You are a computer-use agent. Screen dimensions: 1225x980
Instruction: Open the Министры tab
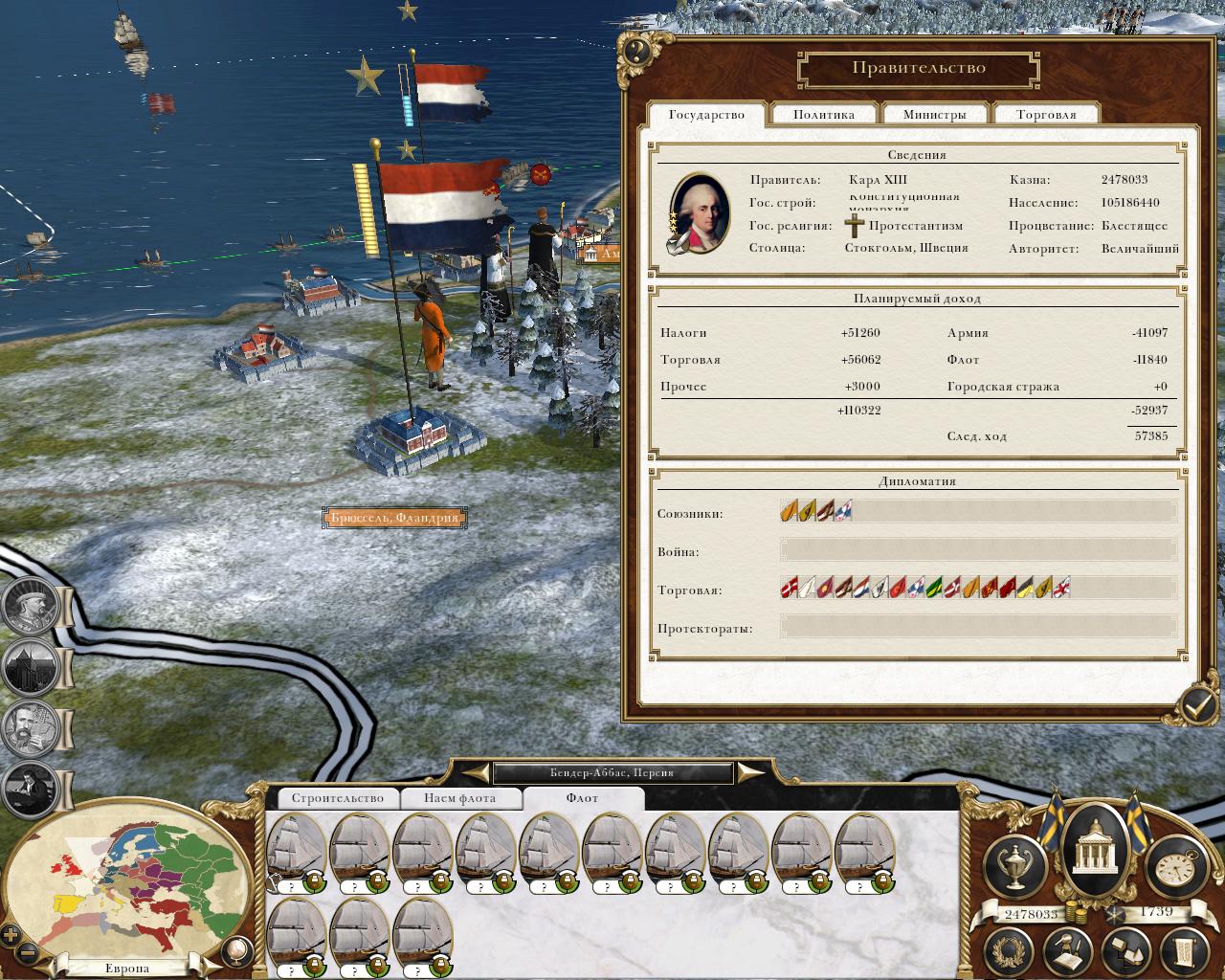935,114
